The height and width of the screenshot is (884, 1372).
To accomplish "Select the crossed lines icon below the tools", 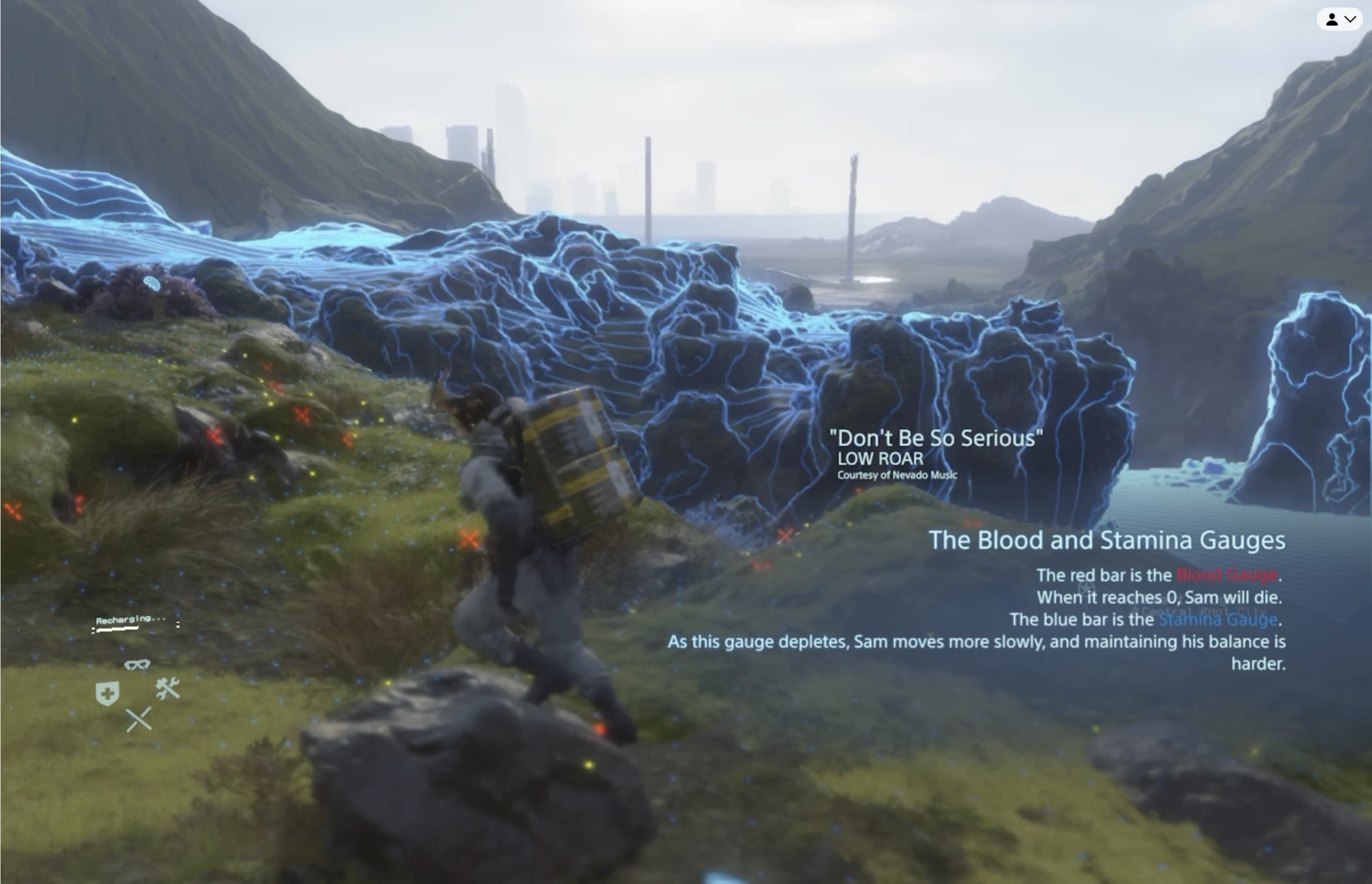I will (x=138, y=720).
